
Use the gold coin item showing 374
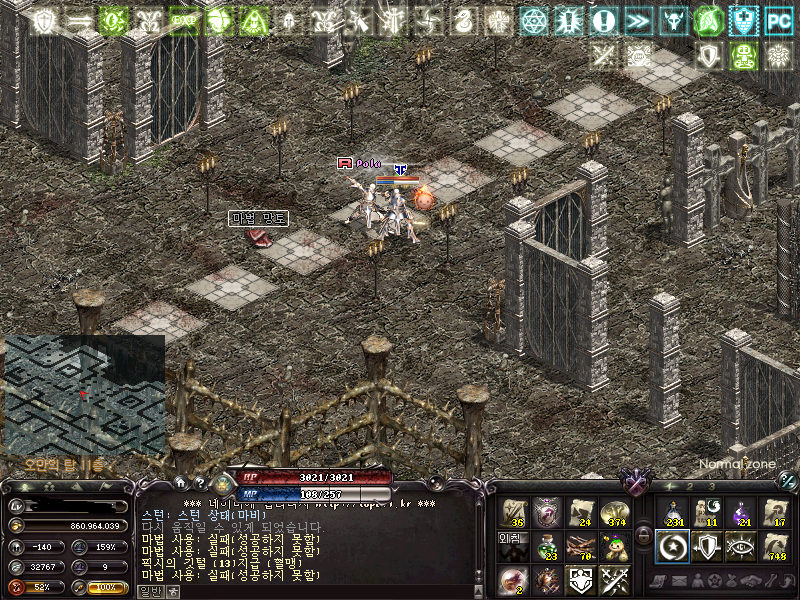click(x=614, y=512)
